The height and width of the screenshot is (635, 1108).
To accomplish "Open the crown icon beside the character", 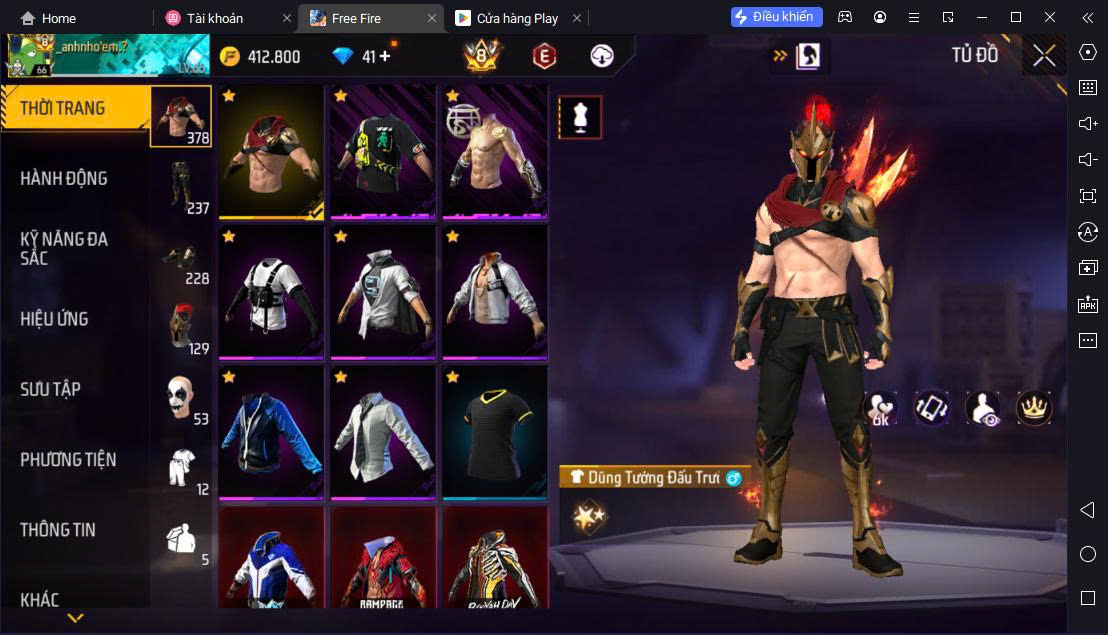I will pyautogui.click(x=1034, y=407).
